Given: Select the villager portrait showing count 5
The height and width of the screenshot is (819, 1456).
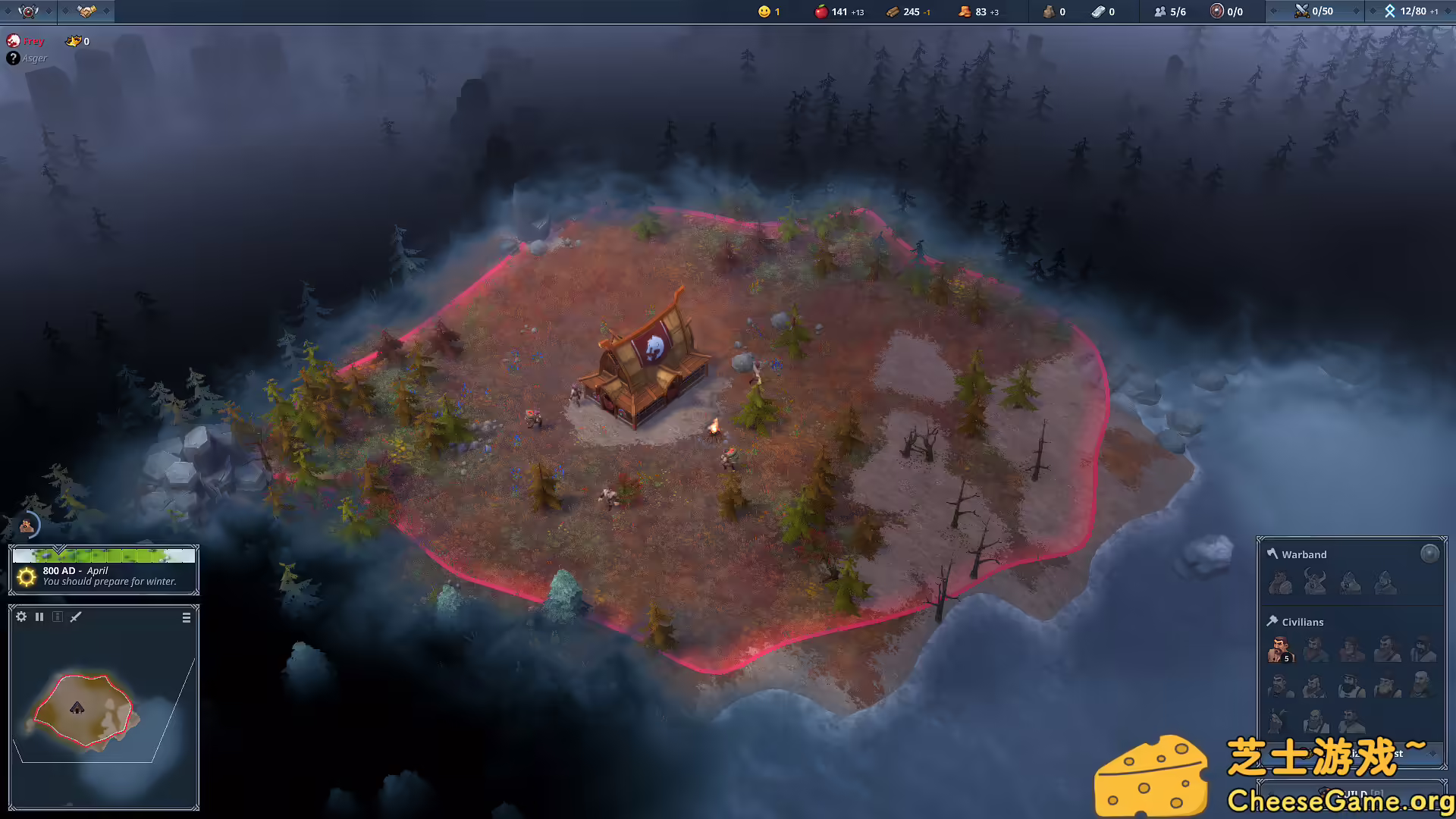Looking at the screenshot, I should point(1282,650).
